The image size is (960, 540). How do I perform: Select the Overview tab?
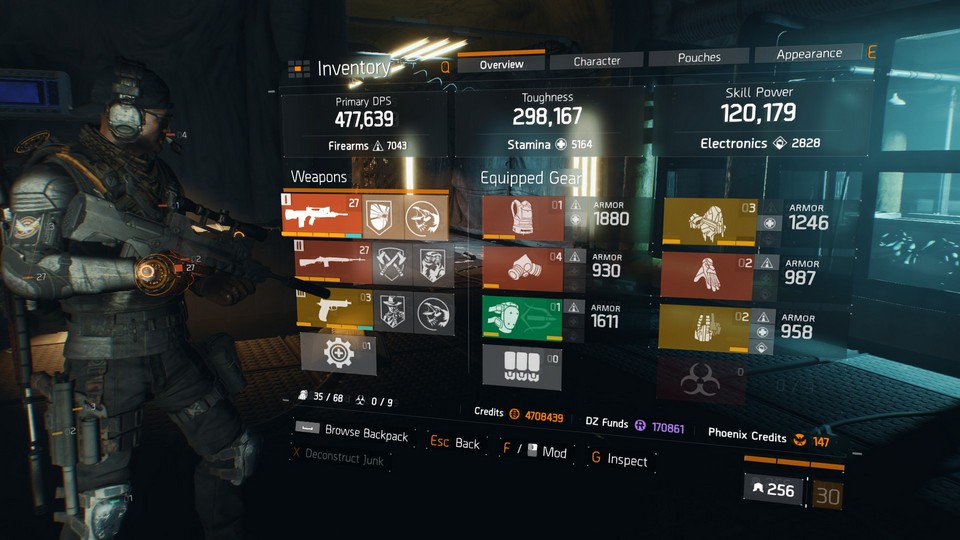501,64
